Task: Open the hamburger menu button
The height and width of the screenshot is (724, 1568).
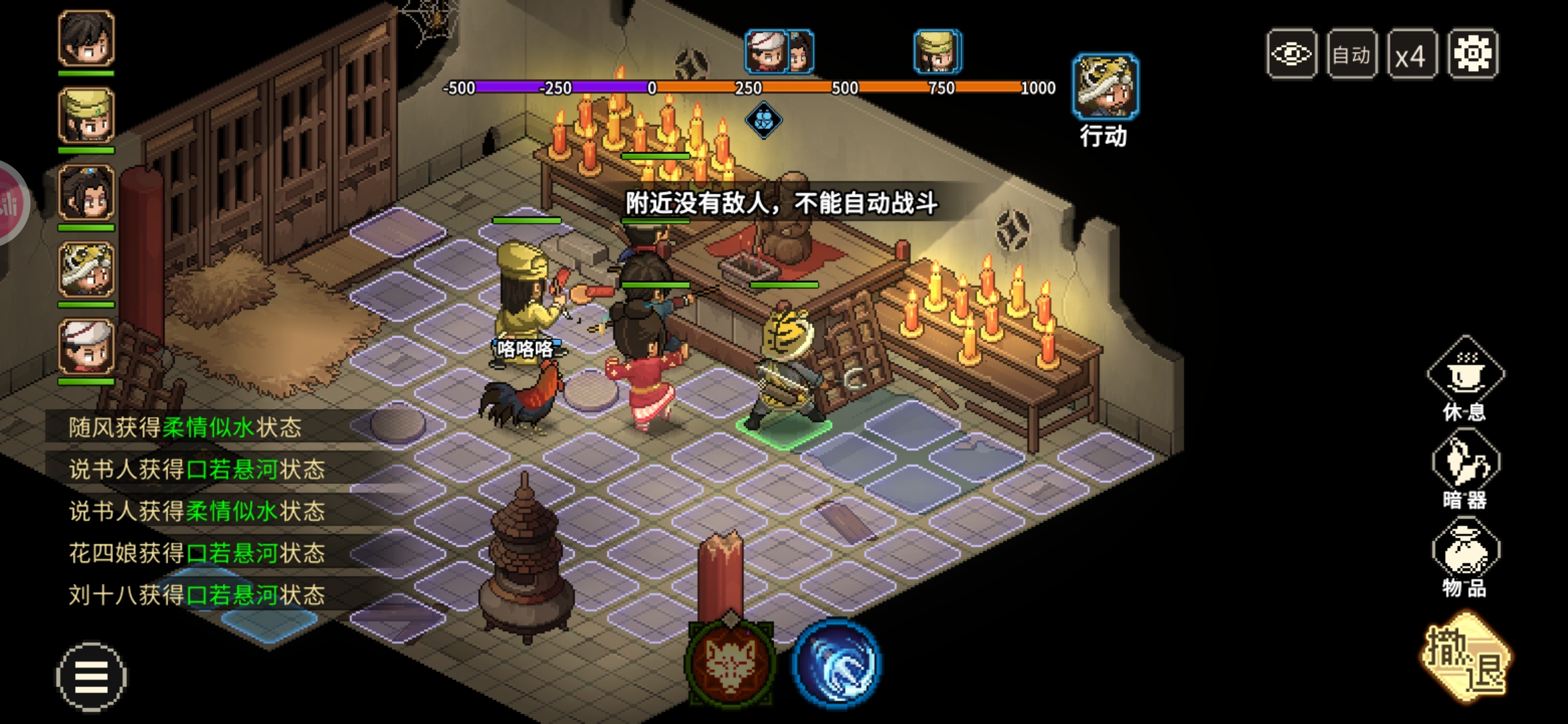Action: click(x=90, y=676)
